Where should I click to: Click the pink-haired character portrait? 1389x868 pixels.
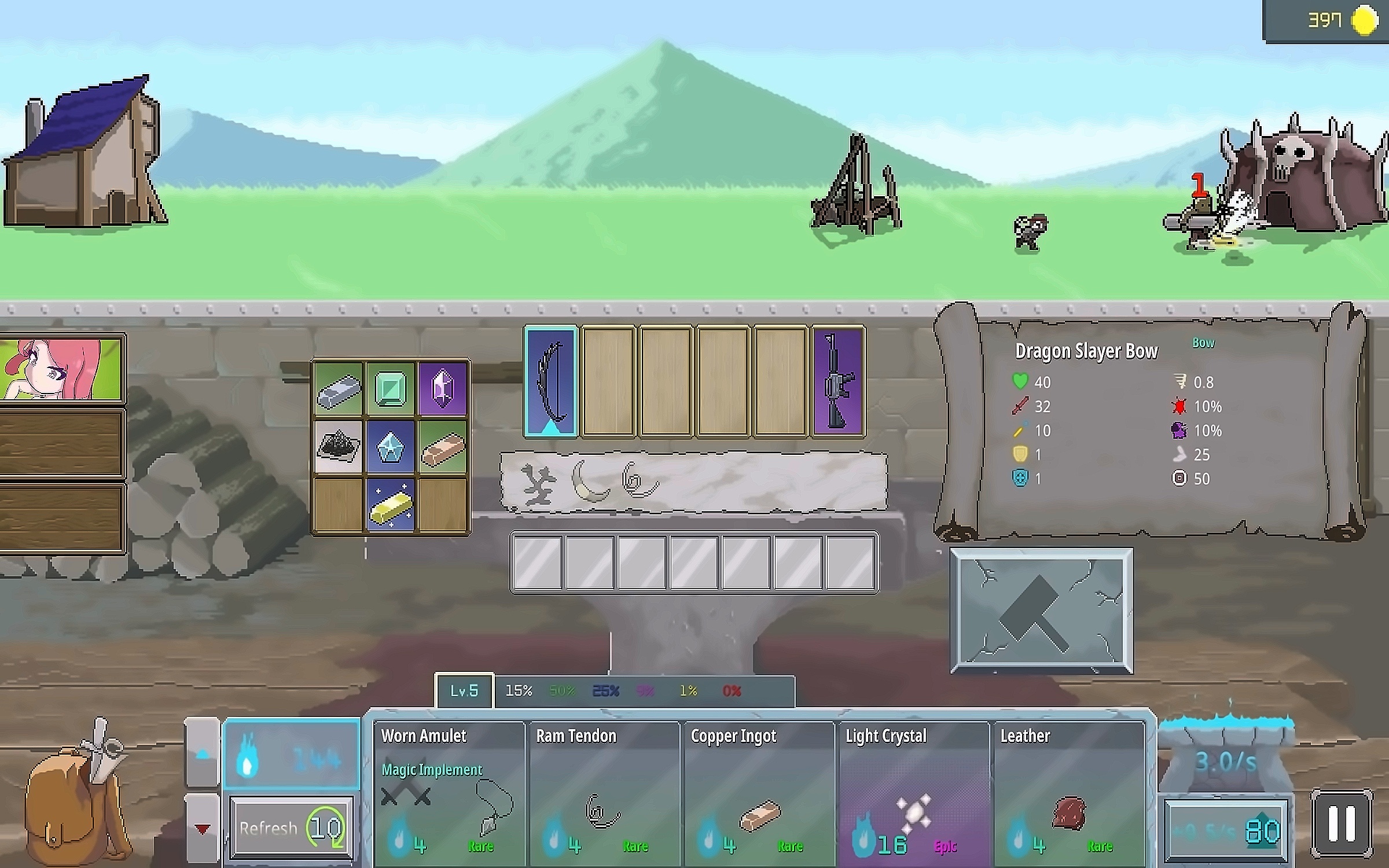coord(61,369)
